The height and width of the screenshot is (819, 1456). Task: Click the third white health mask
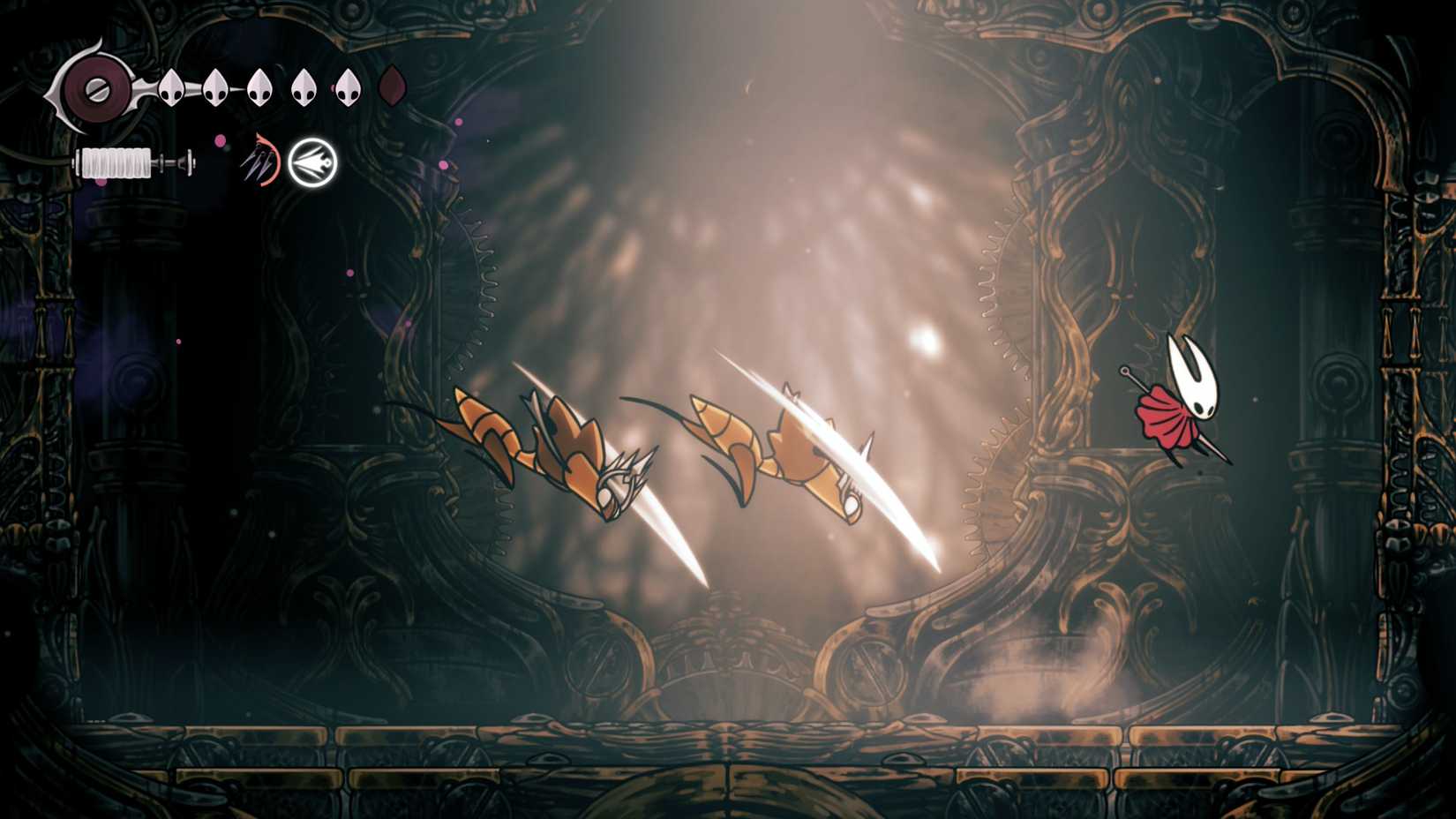coord(259,86)
